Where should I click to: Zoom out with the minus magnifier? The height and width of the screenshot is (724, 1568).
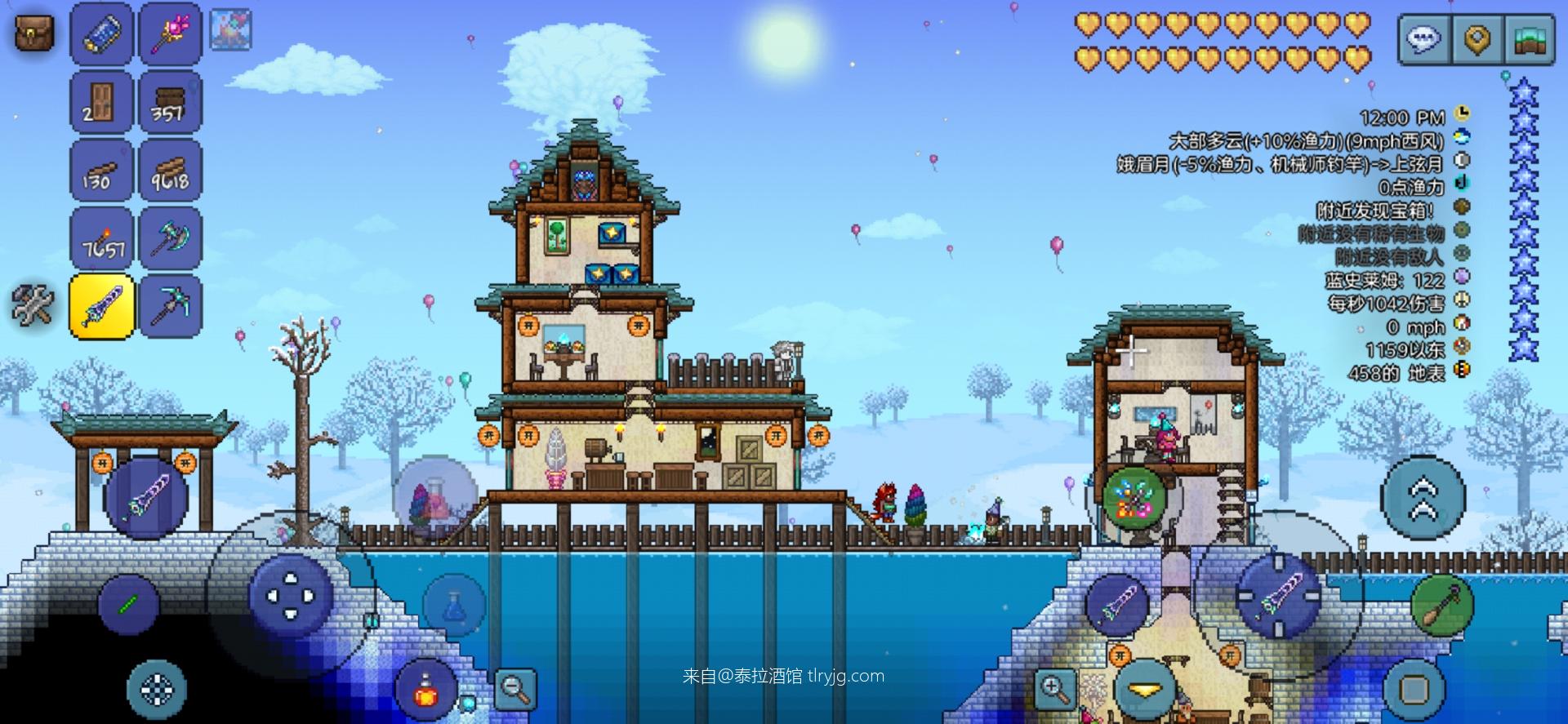[515, 689]
